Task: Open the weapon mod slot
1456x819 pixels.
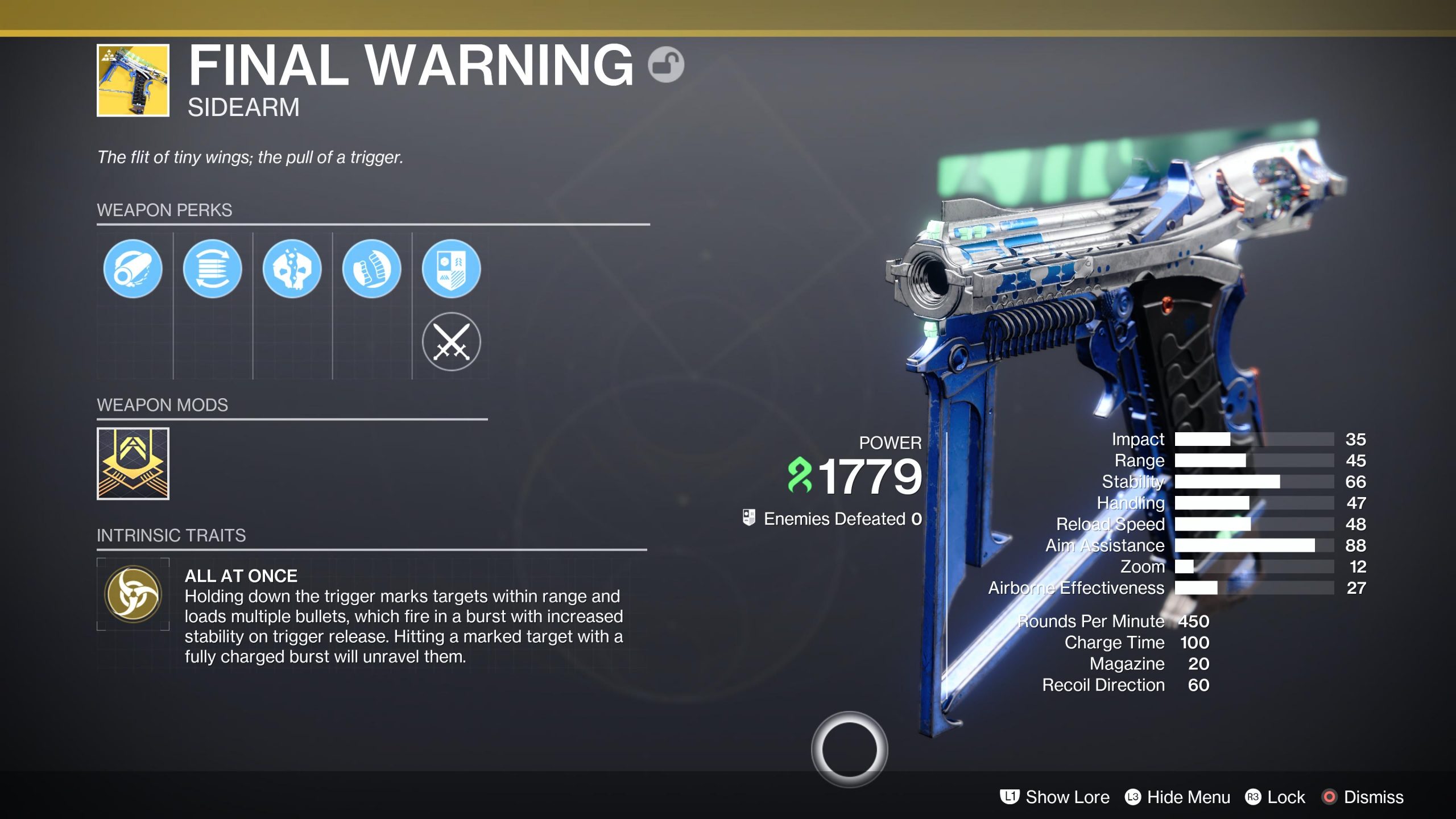Action: click(x=133, y=464)
